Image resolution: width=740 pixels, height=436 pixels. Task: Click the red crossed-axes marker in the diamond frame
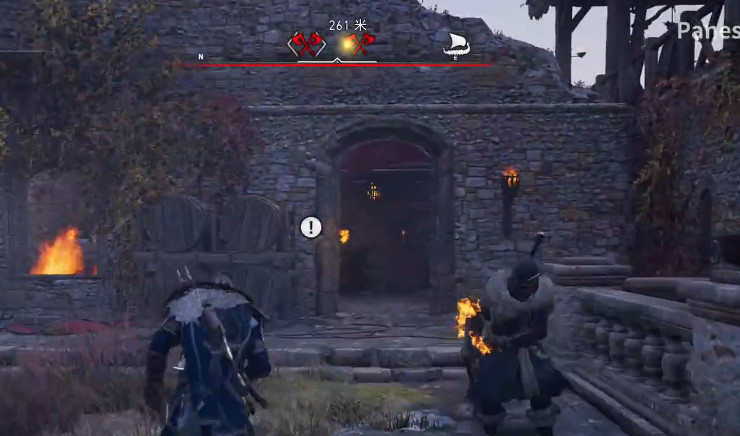305,45
